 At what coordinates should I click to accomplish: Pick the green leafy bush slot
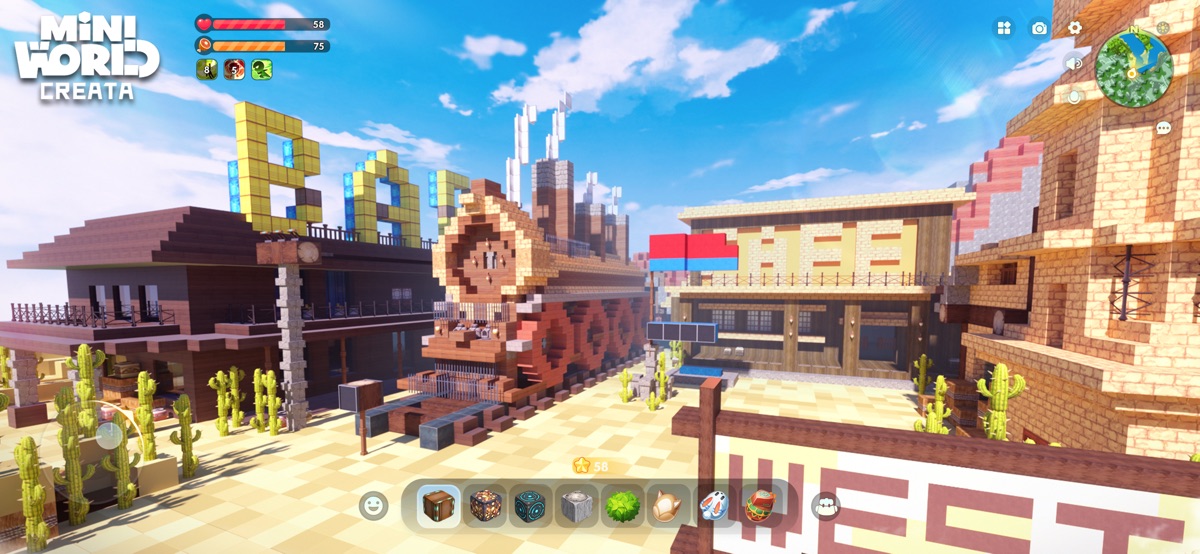coord(622,506)
